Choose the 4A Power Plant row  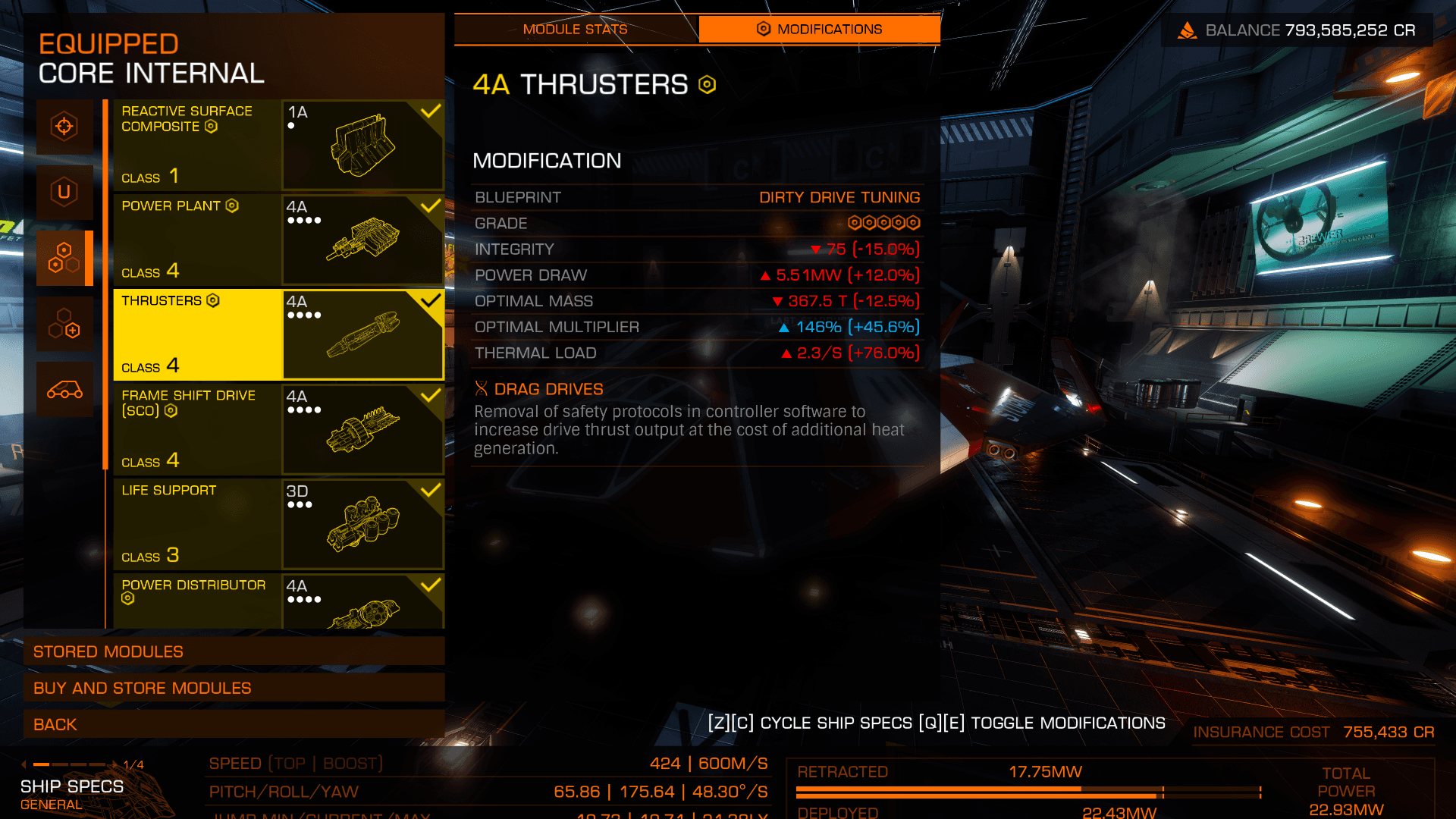[278, 240]
